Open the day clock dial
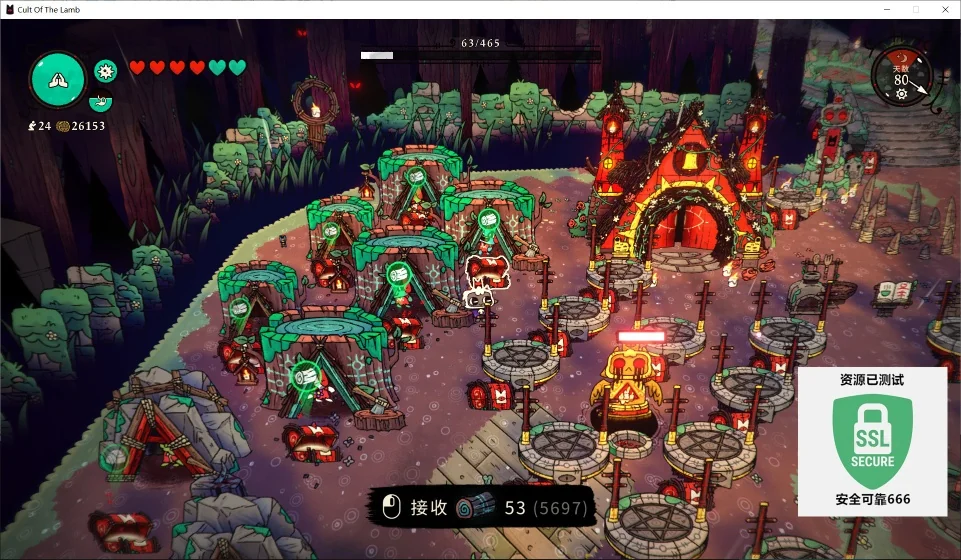This screenshot has width=961, height=560. click(902, 75)
